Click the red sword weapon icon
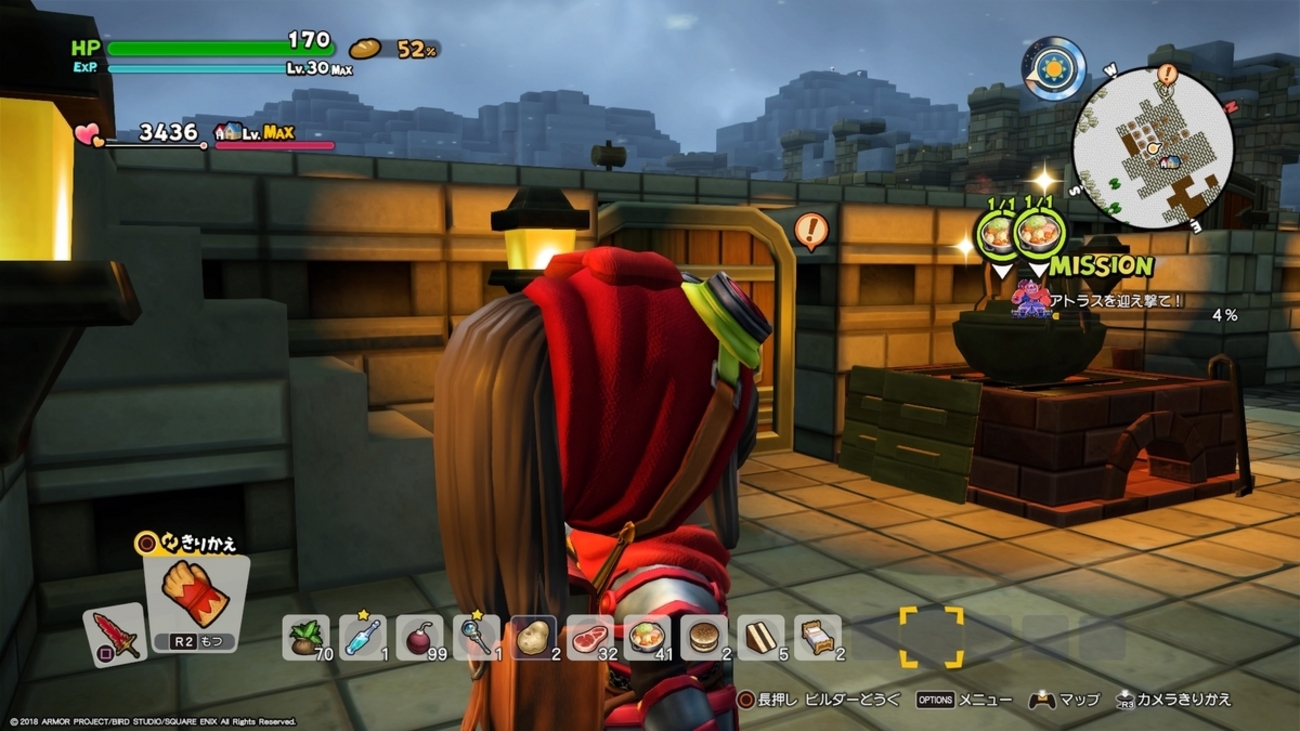Image resolution: width=1300 pixels, height=731 pixels. (114, 635)
